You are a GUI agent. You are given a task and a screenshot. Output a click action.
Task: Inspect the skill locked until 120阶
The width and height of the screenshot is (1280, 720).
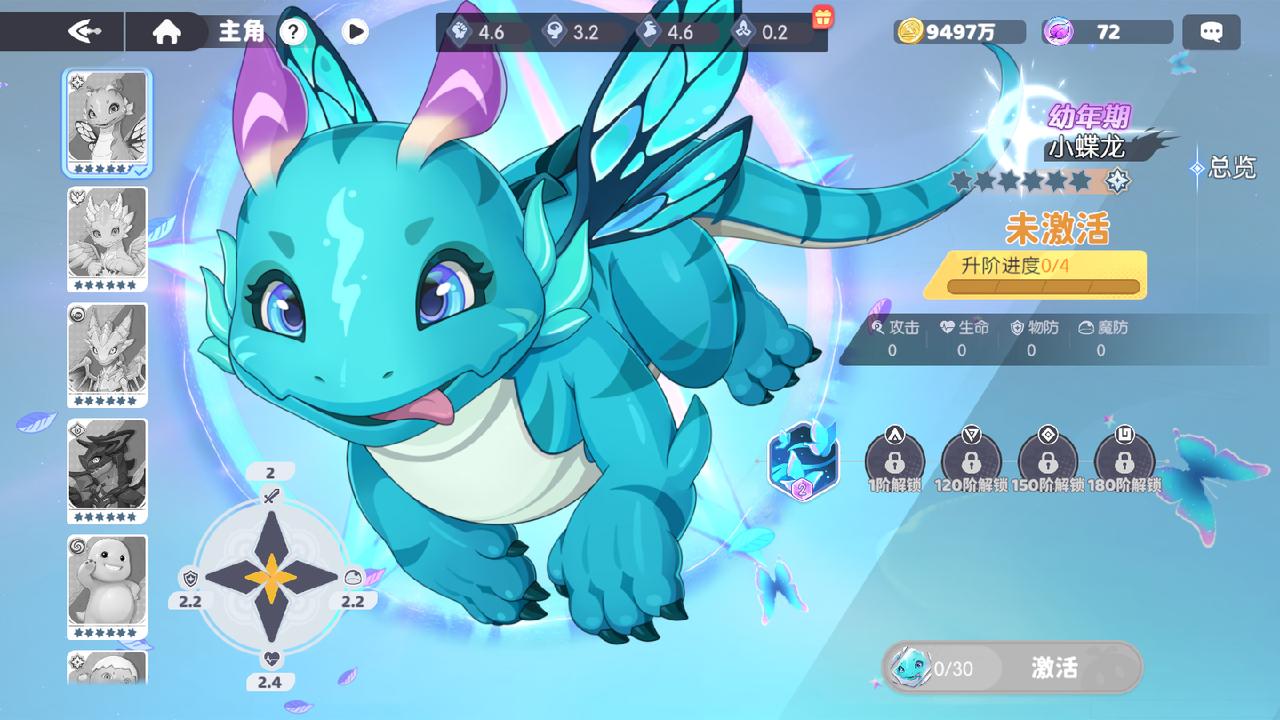pos(970,459)
